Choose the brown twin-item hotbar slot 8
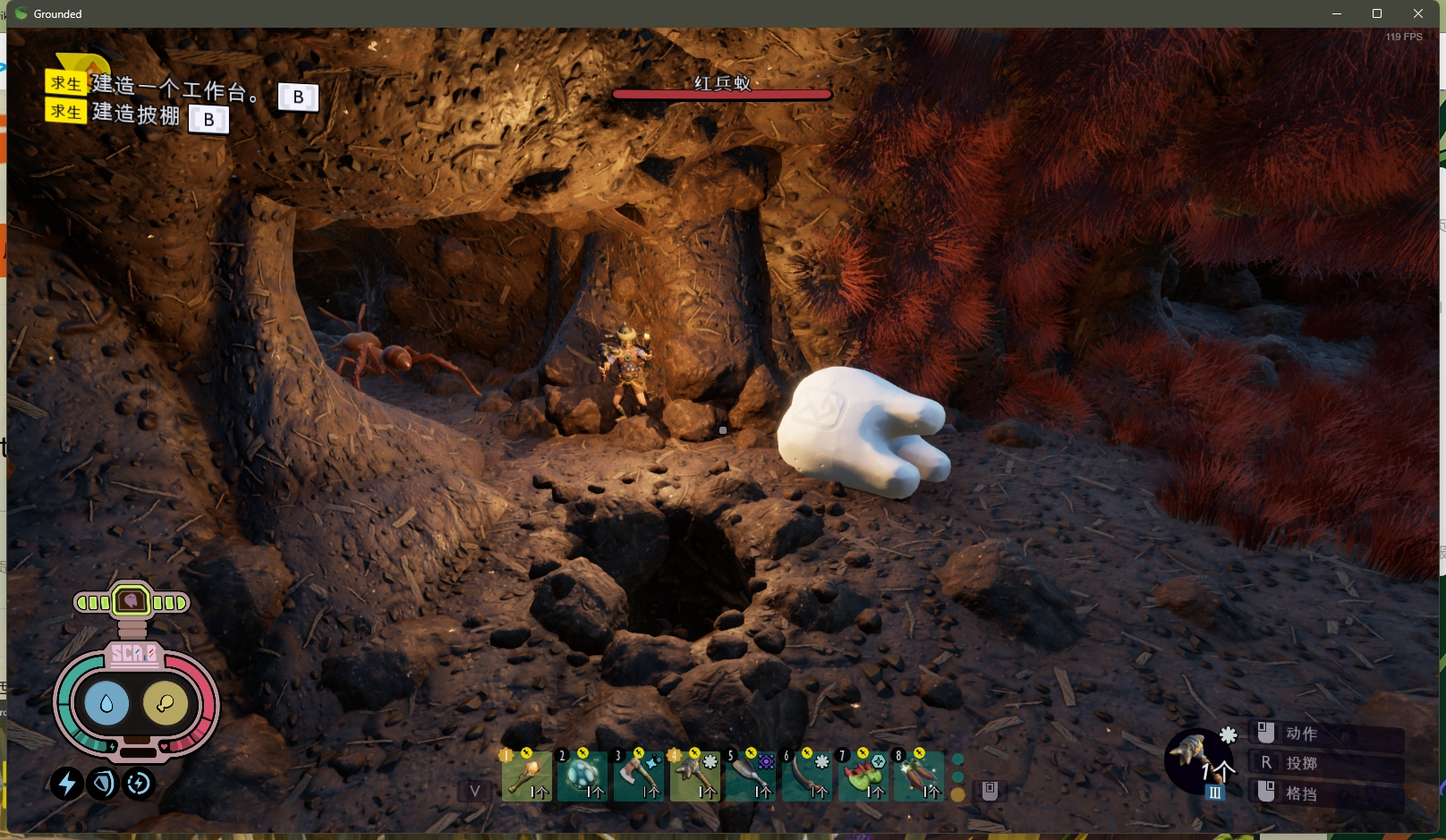The height and width of the screenshot is (840, 1446). coord(919,775)
